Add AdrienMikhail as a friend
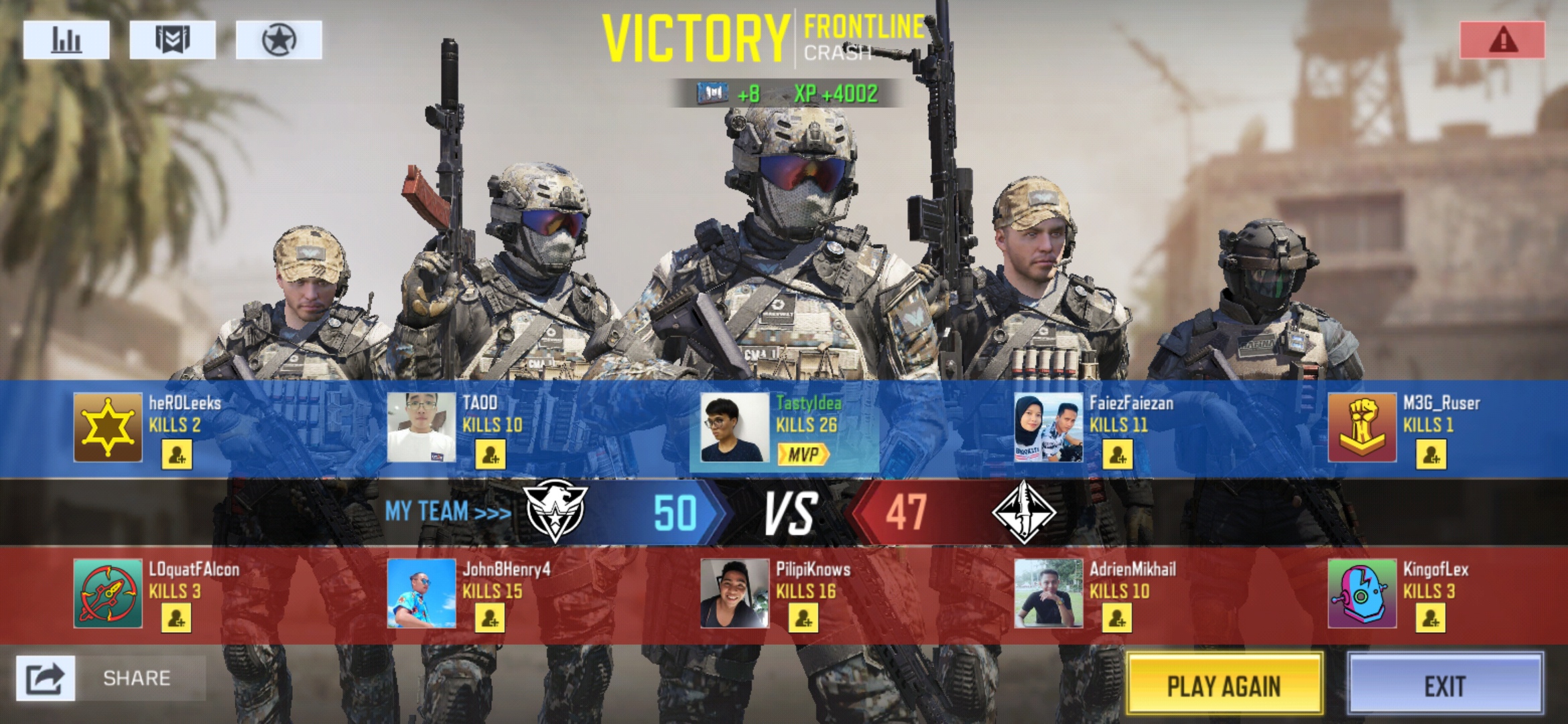Image resolution: width=1568 pixels, height=724 pixels. click(1118, 618)
